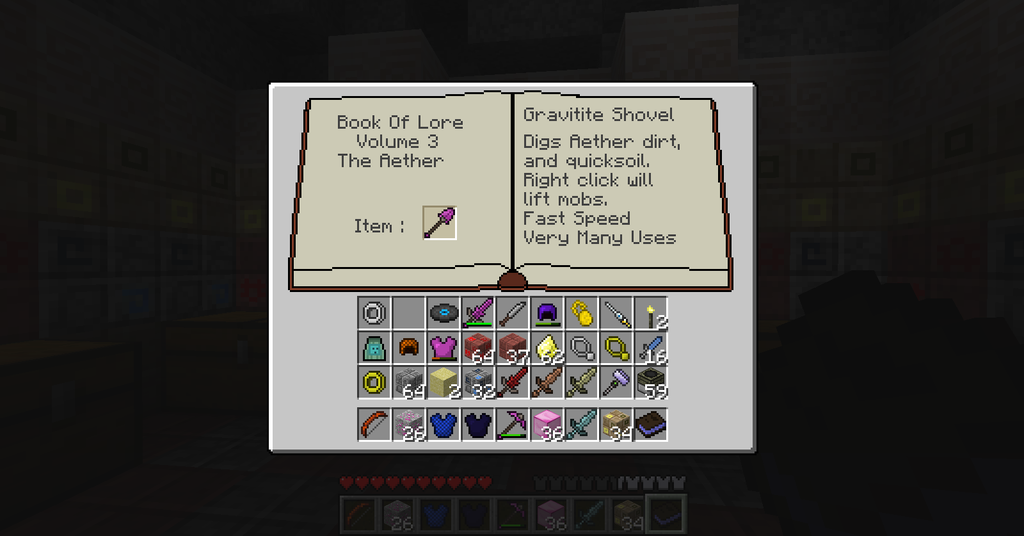This screenshot has height=536, width=1024.
Task: Grab the torch stack of 2
Action: click(x=651, y=314)
